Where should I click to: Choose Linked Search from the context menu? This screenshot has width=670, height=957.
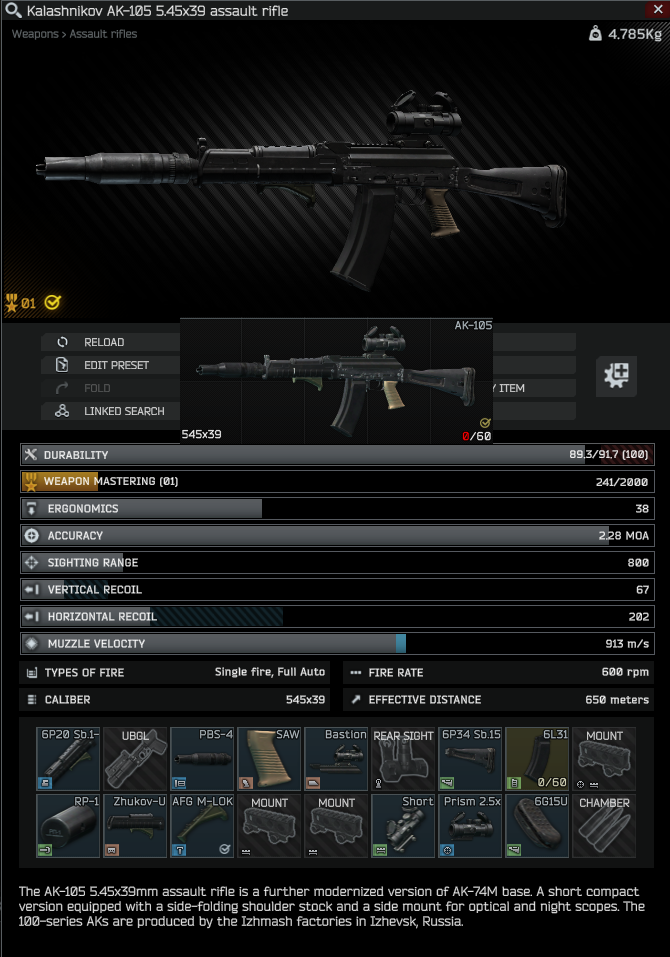click(x=114, y=411)
